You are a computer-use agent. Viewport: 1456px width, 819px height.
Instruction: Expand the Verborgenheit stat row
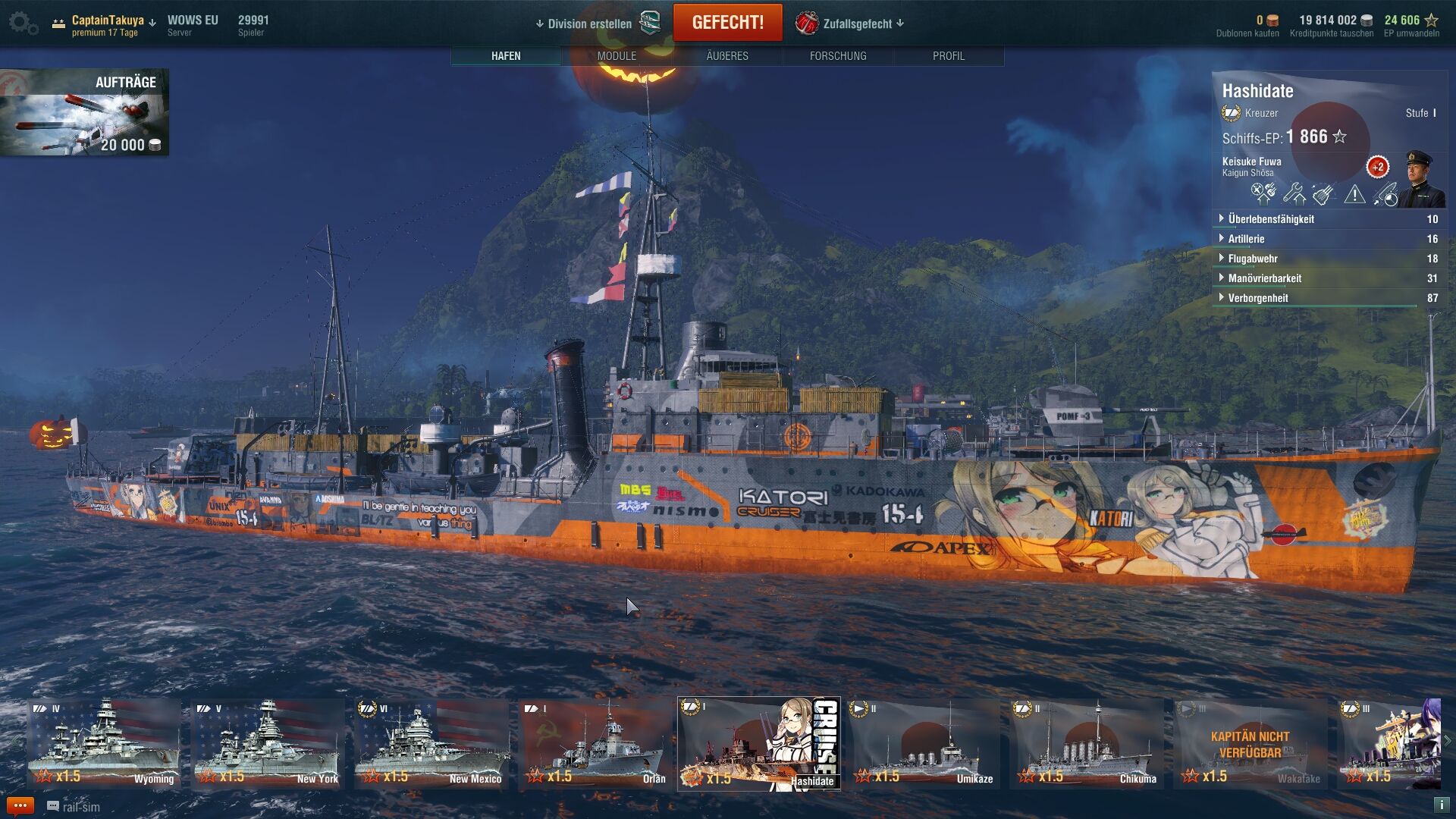point(1258,298)
